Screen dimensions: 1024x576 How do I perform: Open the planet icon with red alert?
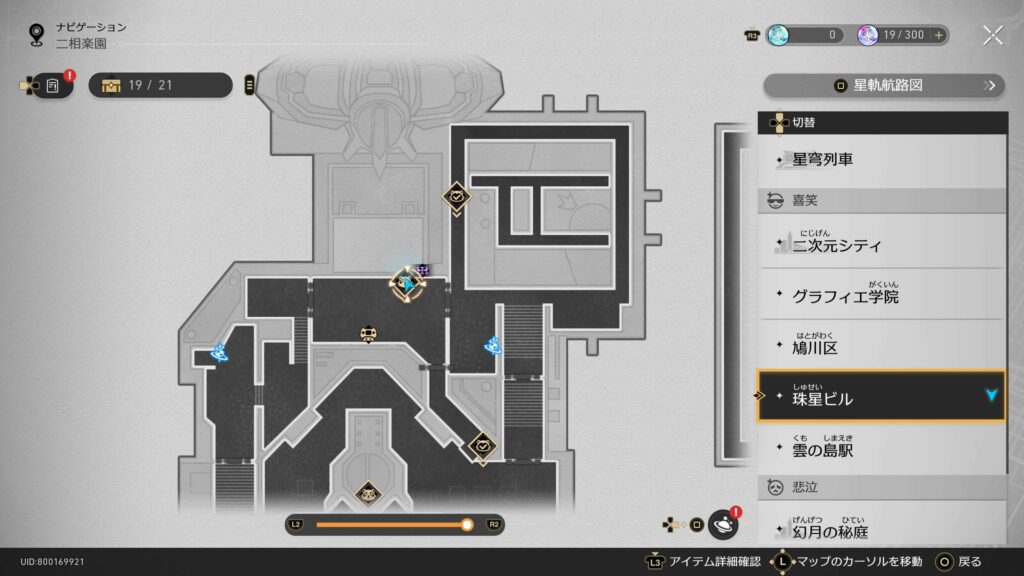pyautogui.click(x=722, y=523)
